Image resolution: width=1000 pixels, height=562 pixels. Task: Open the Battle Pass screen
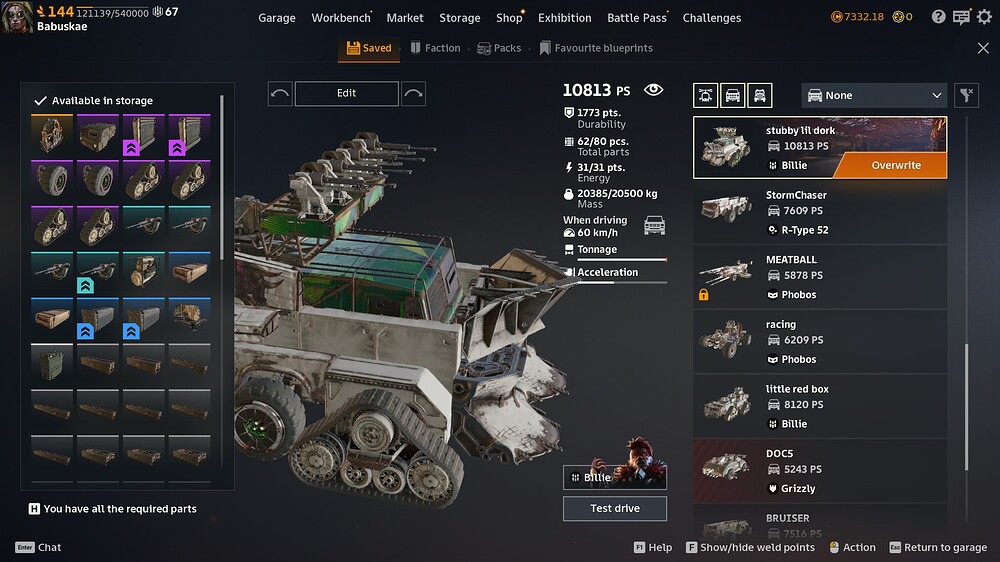tap(637, 18)
